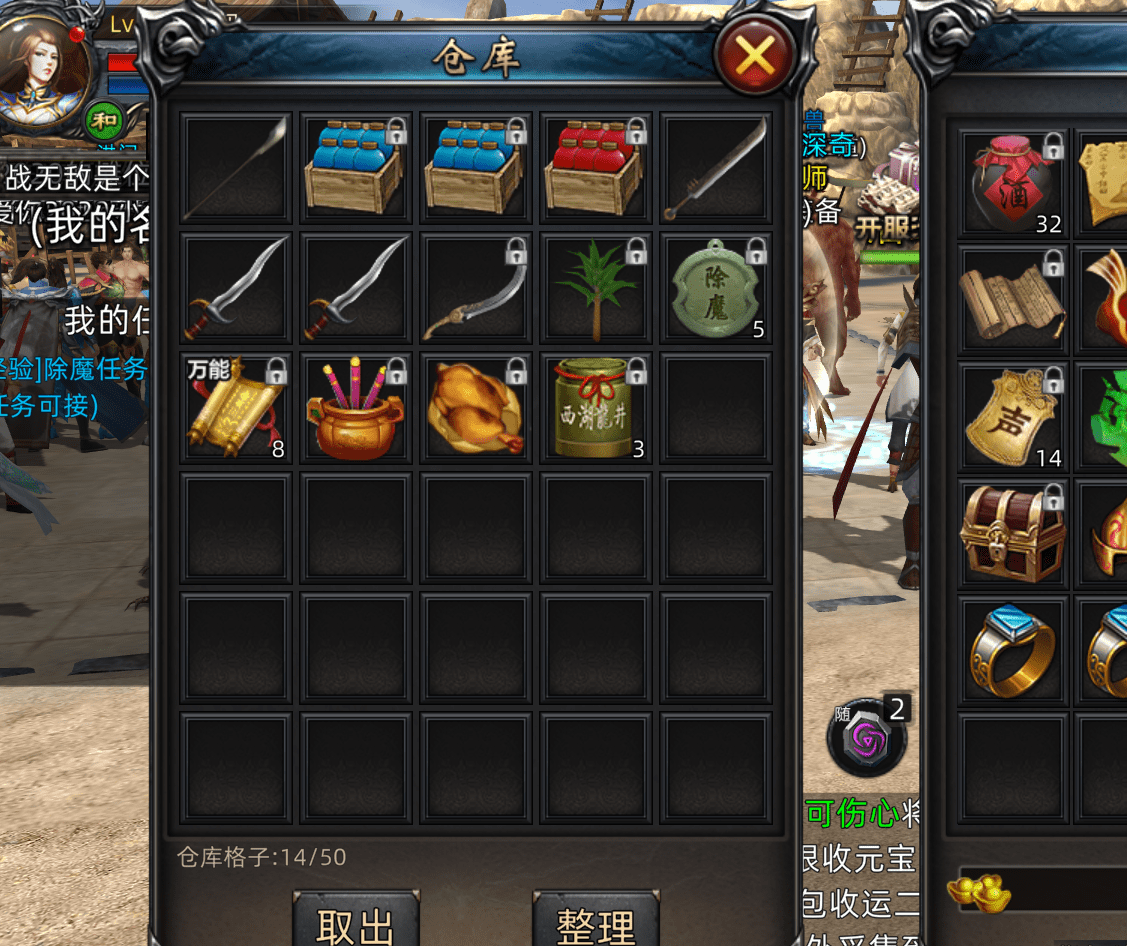The image size is (1127, 946).
Task: Select the 万能 golden scroll
Action: tap(237, 408)
